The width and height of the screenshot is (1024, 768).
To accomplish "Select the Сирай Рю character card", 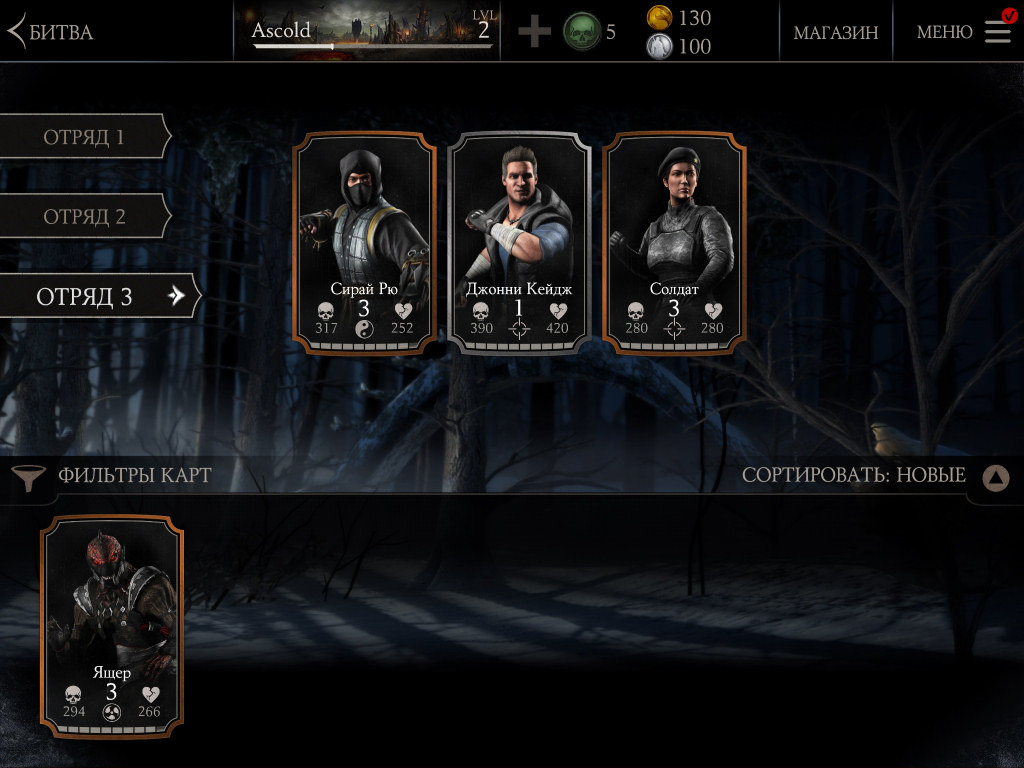I will pos(364,243).
